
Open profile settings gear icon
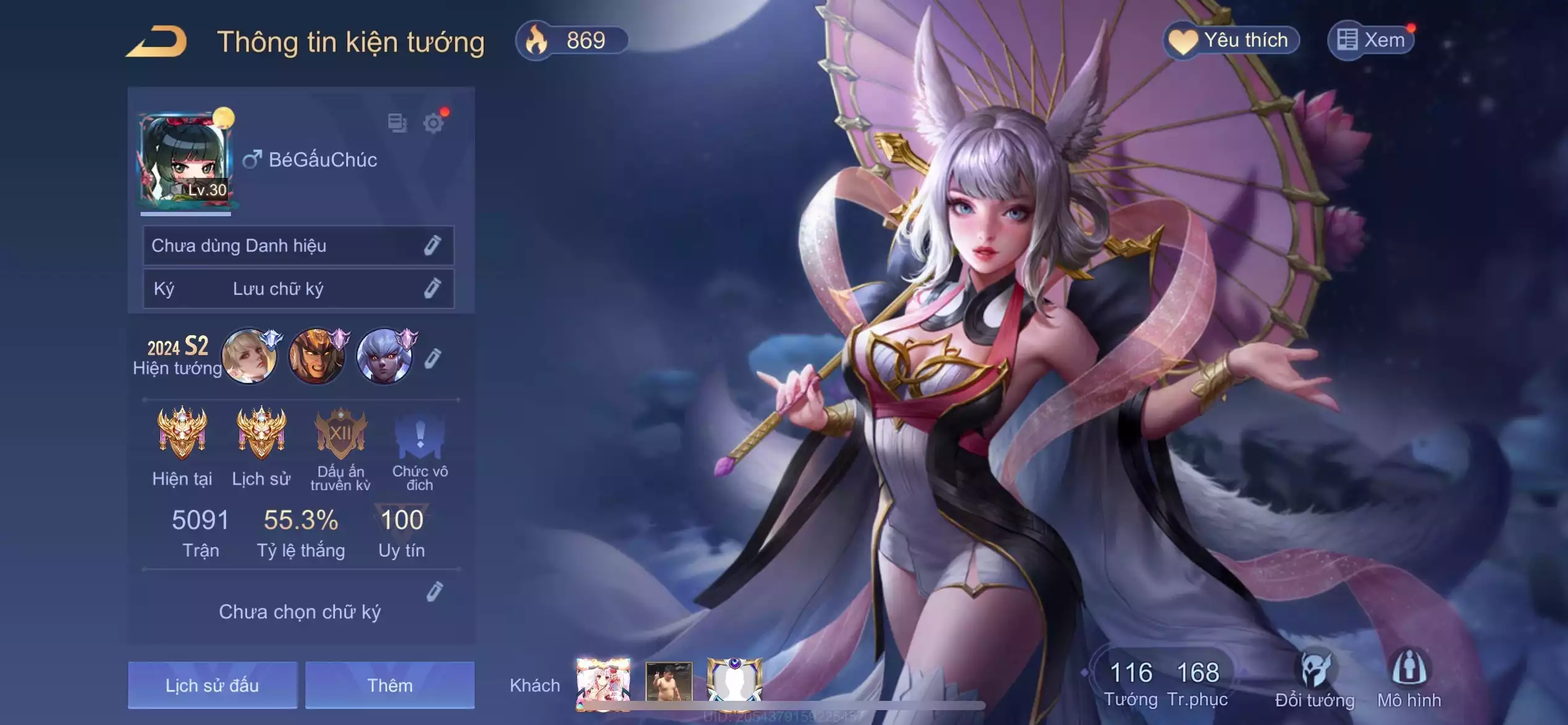tap(433, 123)
